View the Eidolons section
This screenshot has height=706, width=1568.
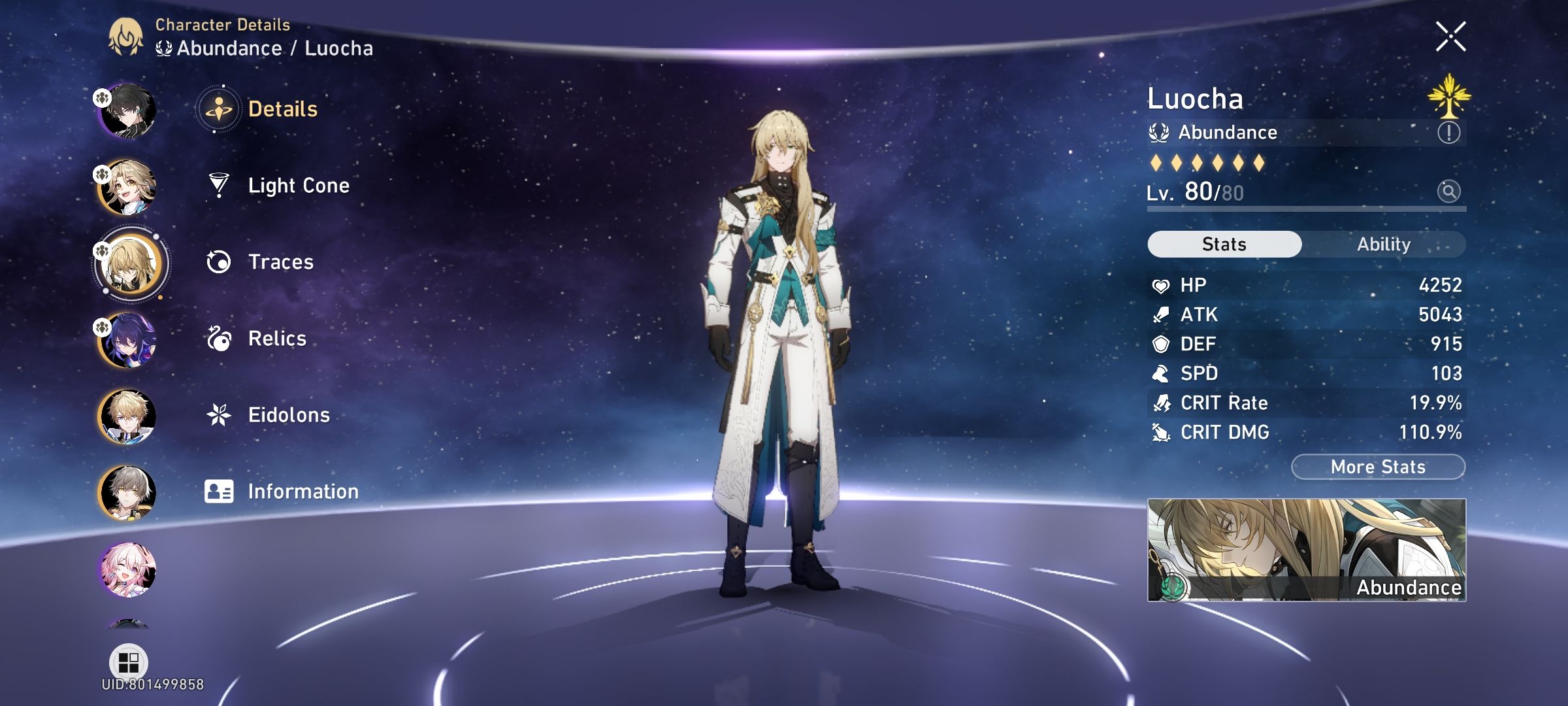[289, 414]
